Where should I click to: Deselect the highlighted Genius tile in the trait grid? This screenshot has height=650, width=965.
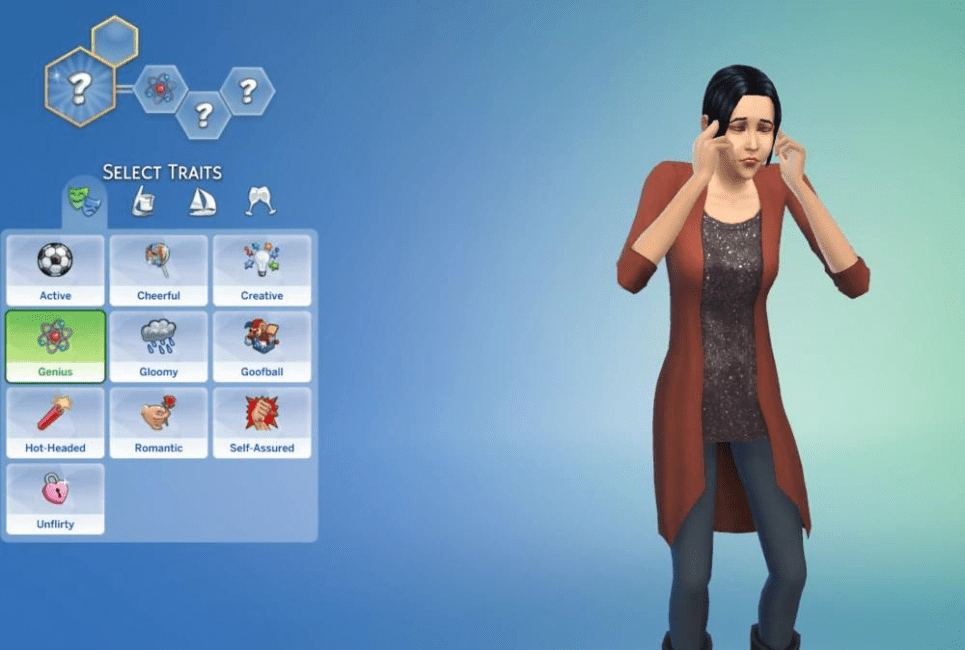(55, 346)
